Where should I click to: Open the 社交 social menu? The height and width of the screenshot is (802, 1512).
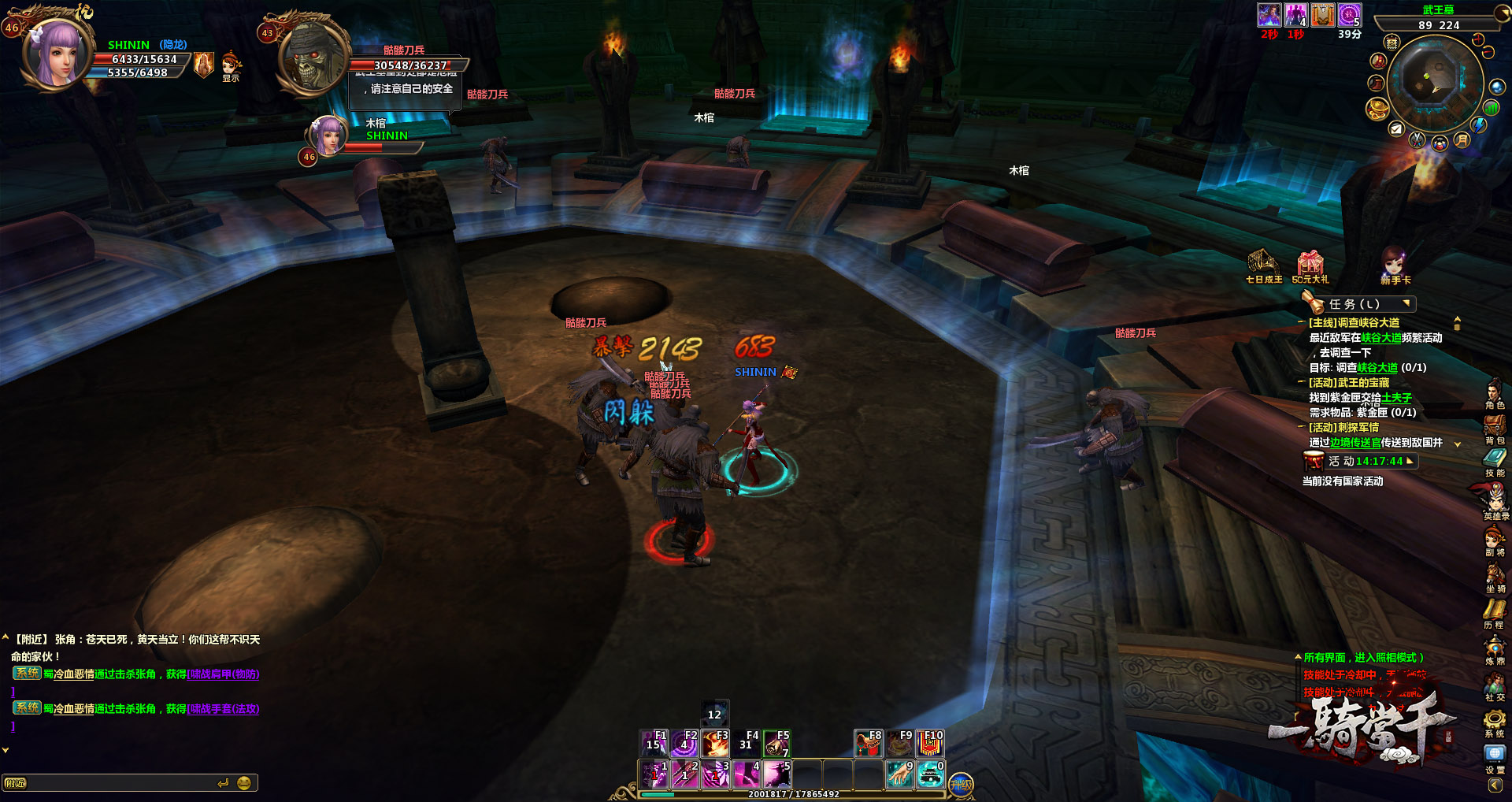pos(1494,685)
